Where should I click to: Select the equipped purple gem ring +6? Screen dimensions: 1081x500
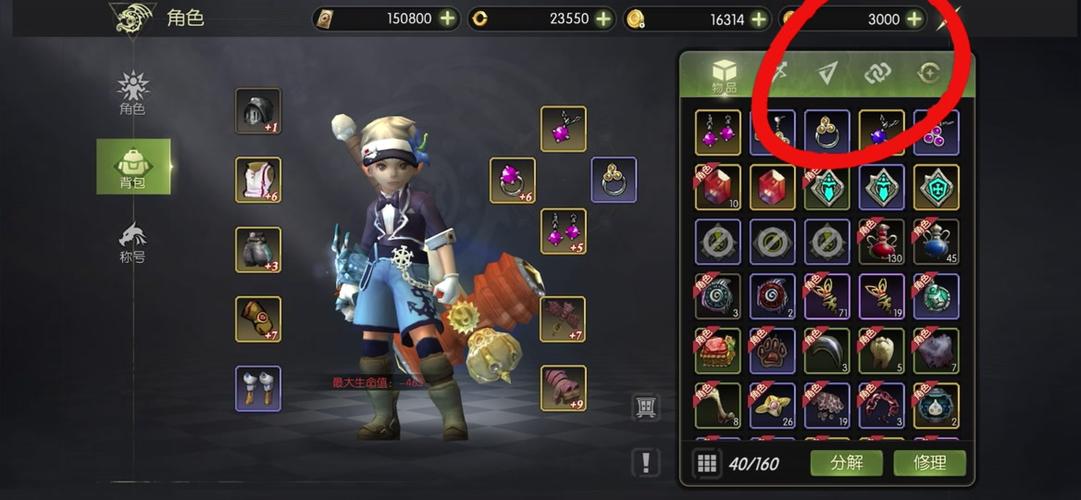[512, 180]
